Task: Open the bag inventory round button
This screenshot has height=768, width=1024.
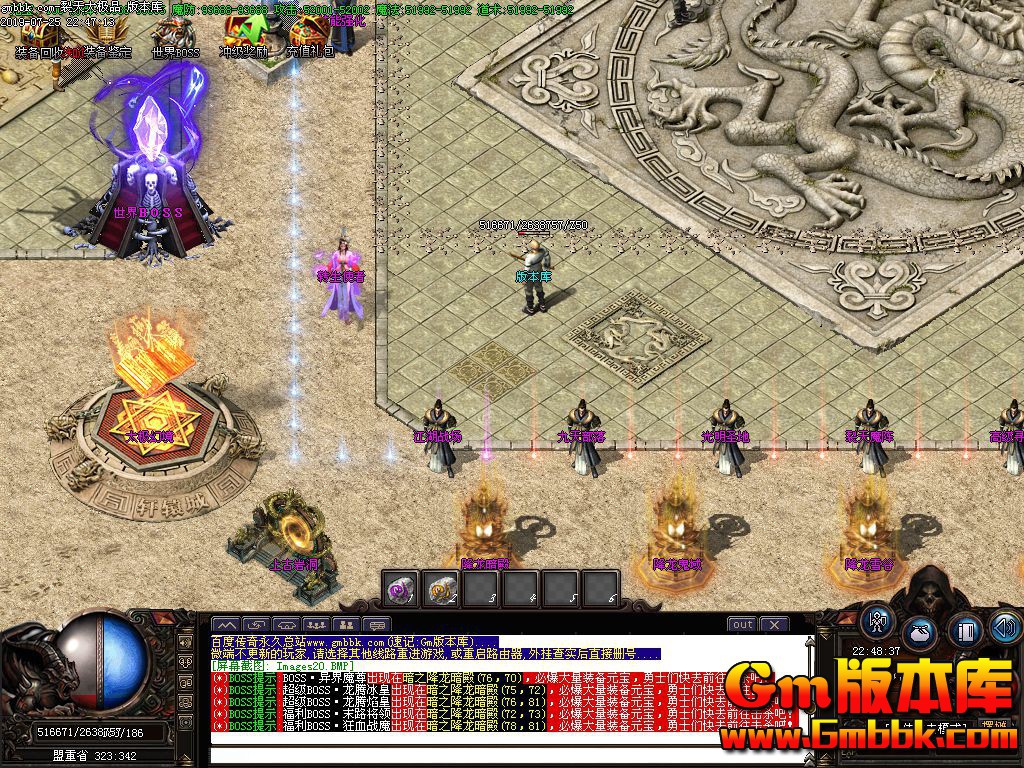Action: (x=921, y=633)
